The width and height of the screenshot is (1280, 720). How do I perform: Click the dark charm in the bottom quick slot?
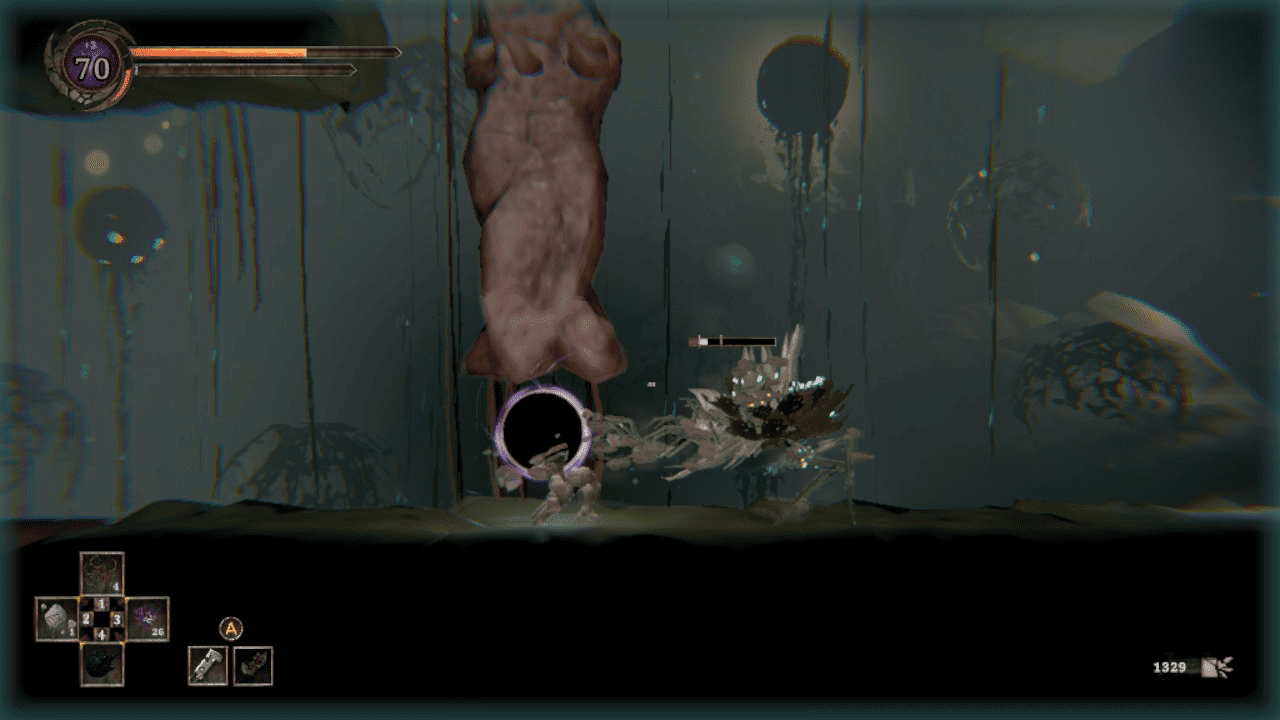pos(101,666)
